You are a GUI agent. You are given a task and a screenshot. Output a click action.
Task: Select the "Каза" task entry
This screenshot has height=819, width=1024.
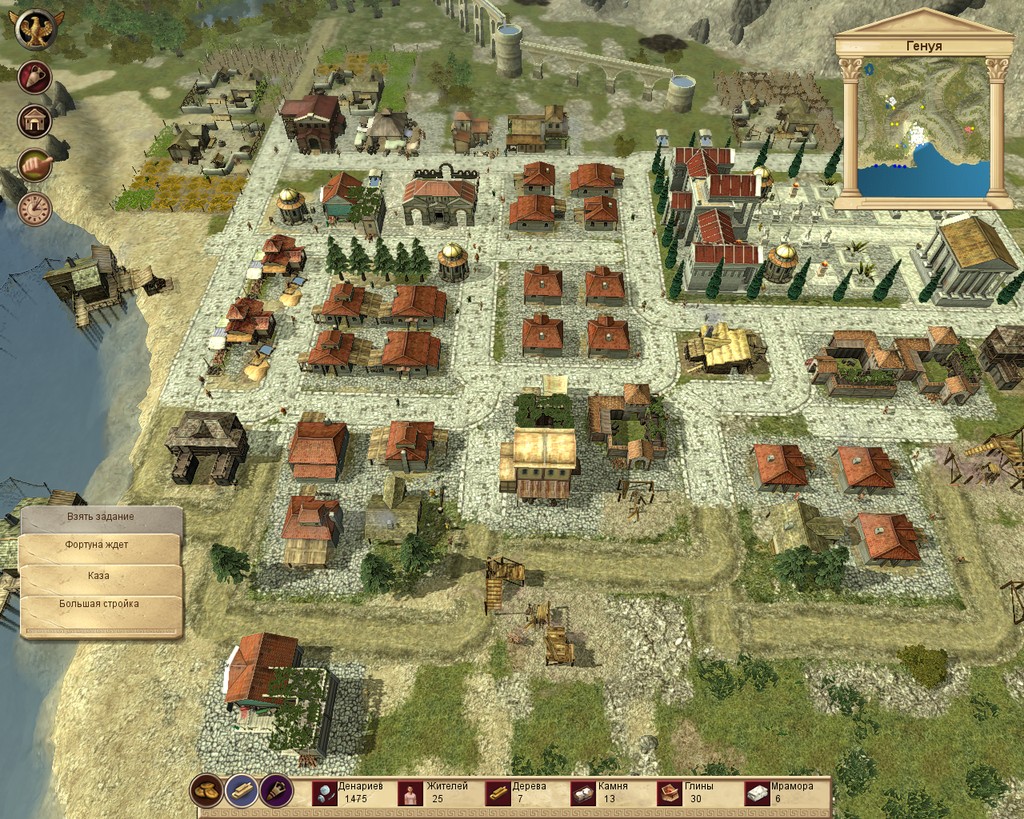click(100, 578)
